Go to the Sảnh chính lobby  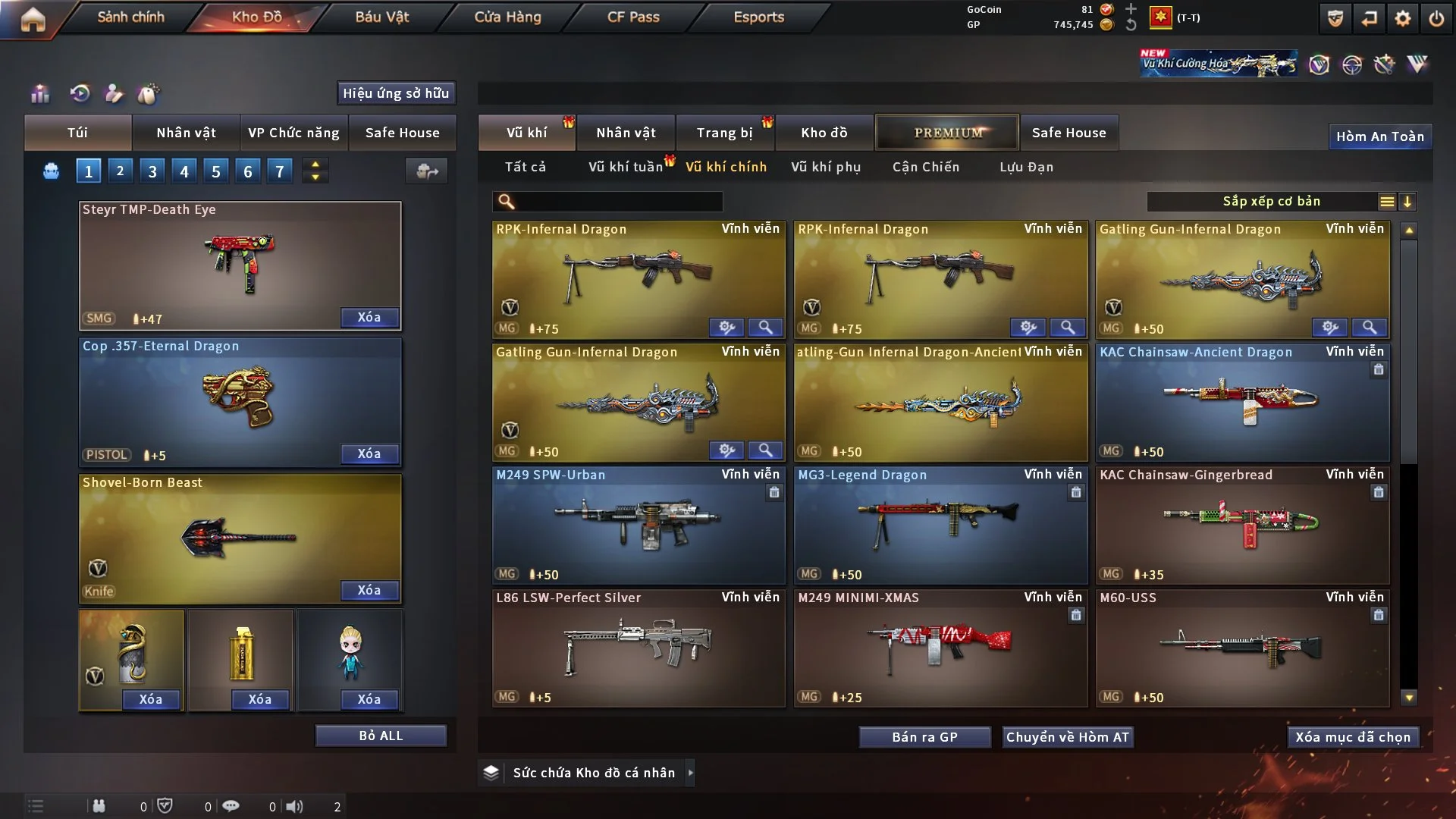coord(130,17)
